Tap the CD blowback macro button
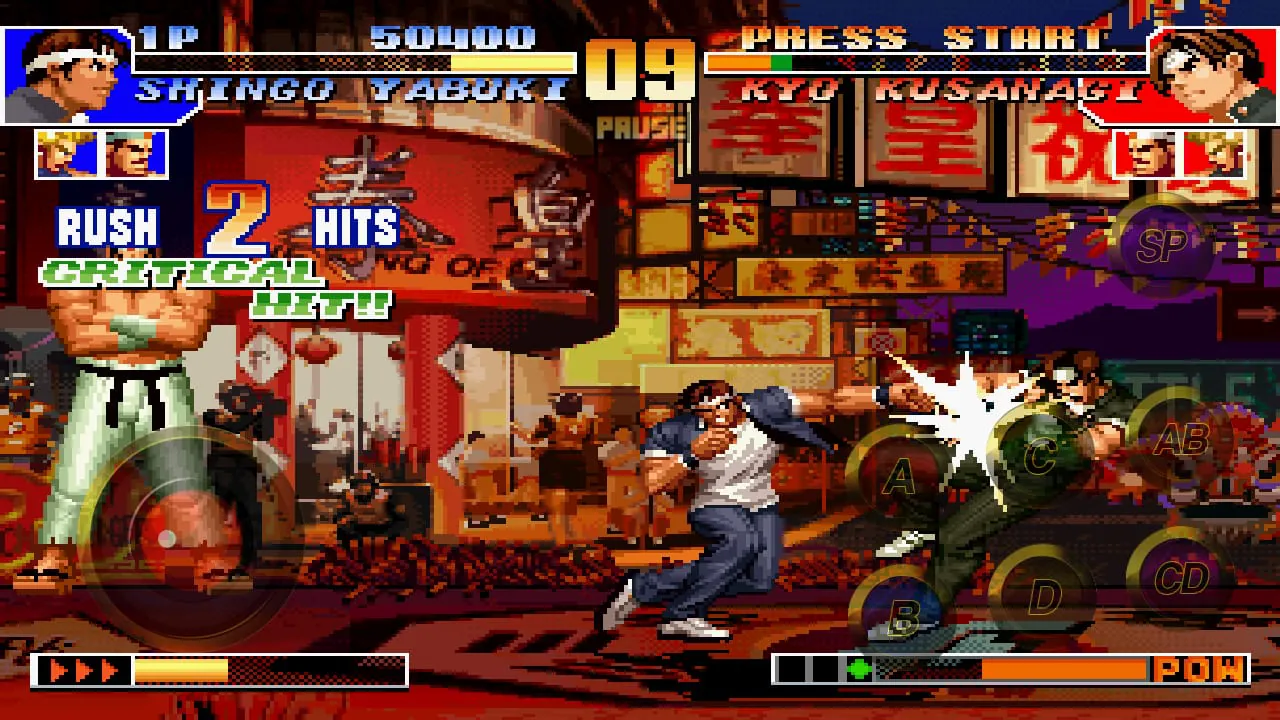 pos(1179,572)
